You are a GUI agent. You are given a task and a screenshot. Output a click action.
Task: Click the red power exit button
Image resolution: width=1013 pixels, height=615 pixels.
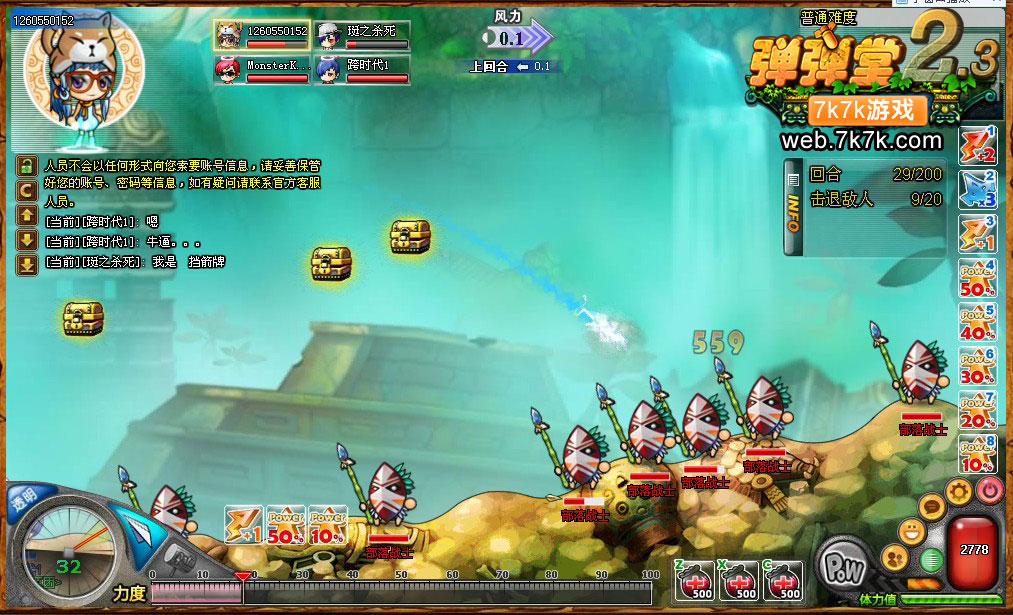point(988,491)
